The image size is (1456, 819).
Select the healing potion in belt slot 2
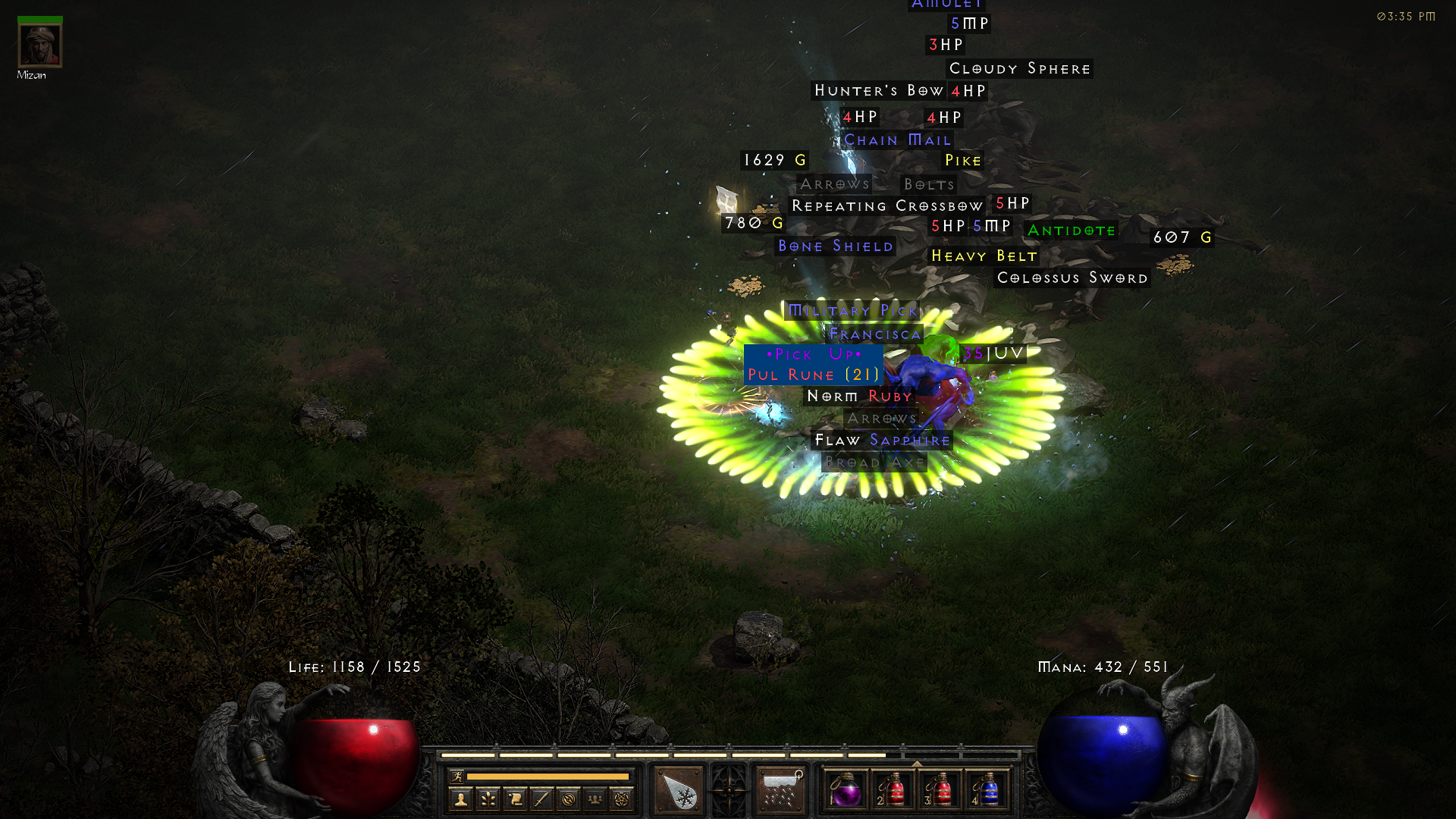tap(894, 791)
